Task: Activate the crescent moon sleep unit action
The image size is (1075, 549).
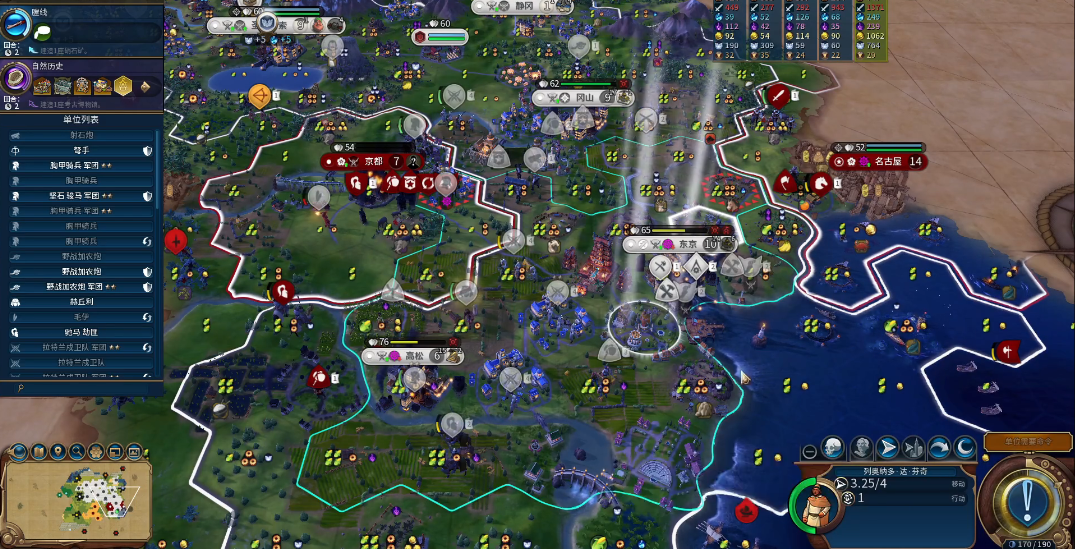Action: 964,448
